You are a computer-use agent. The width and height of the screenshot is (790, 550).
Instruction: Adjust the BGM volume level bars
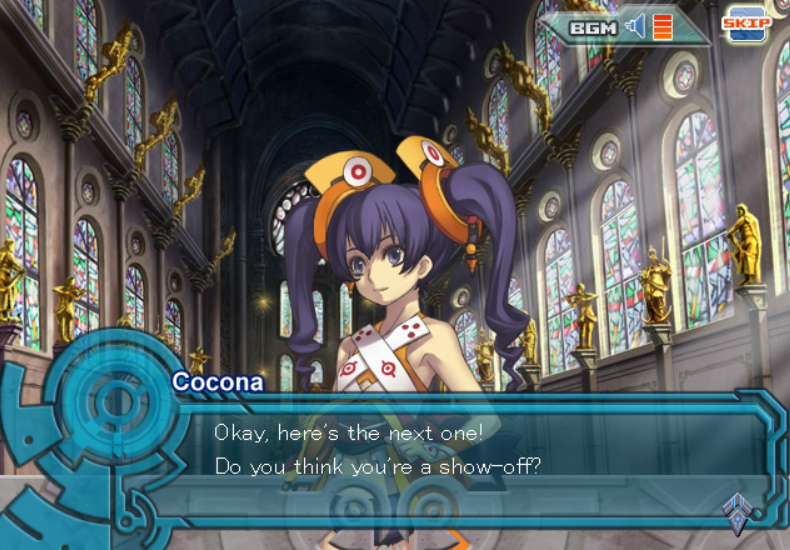(x=662, y=26)
